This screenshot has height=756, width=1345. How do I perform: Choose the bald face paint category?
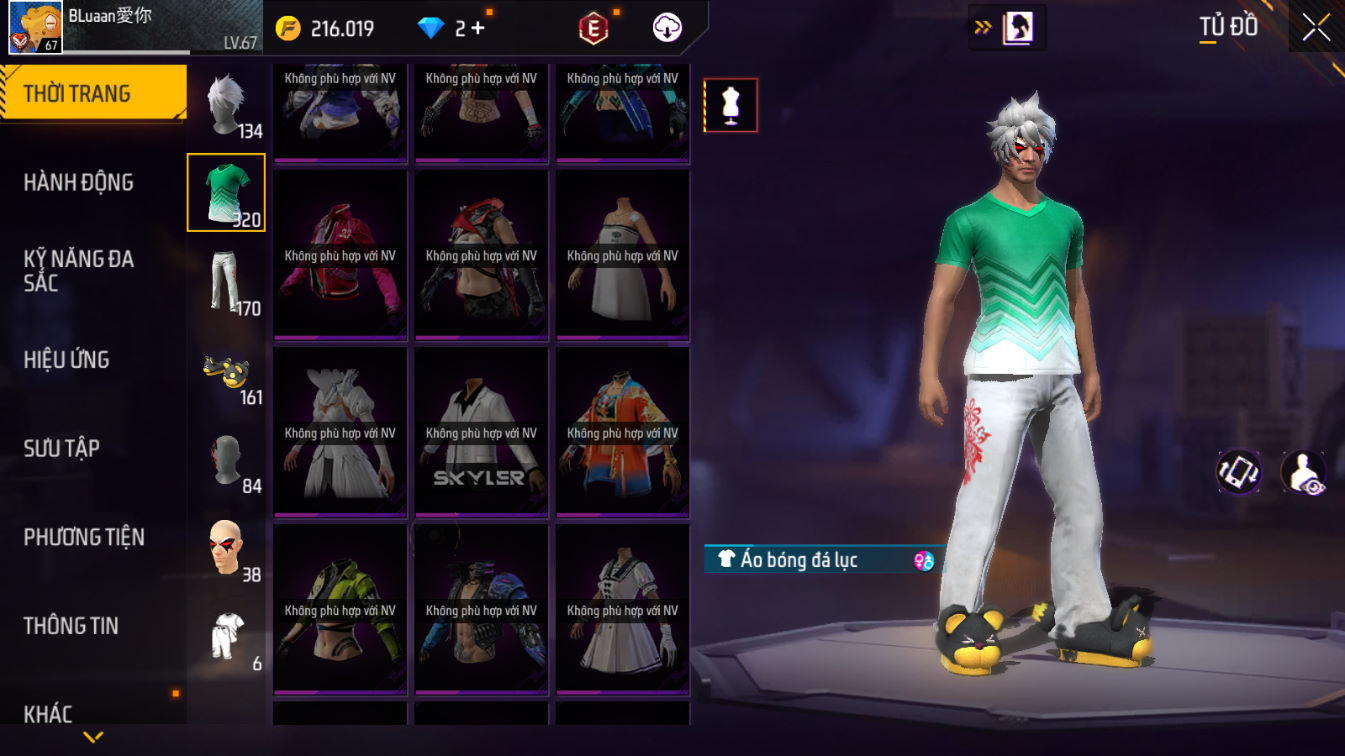point(226,548)
